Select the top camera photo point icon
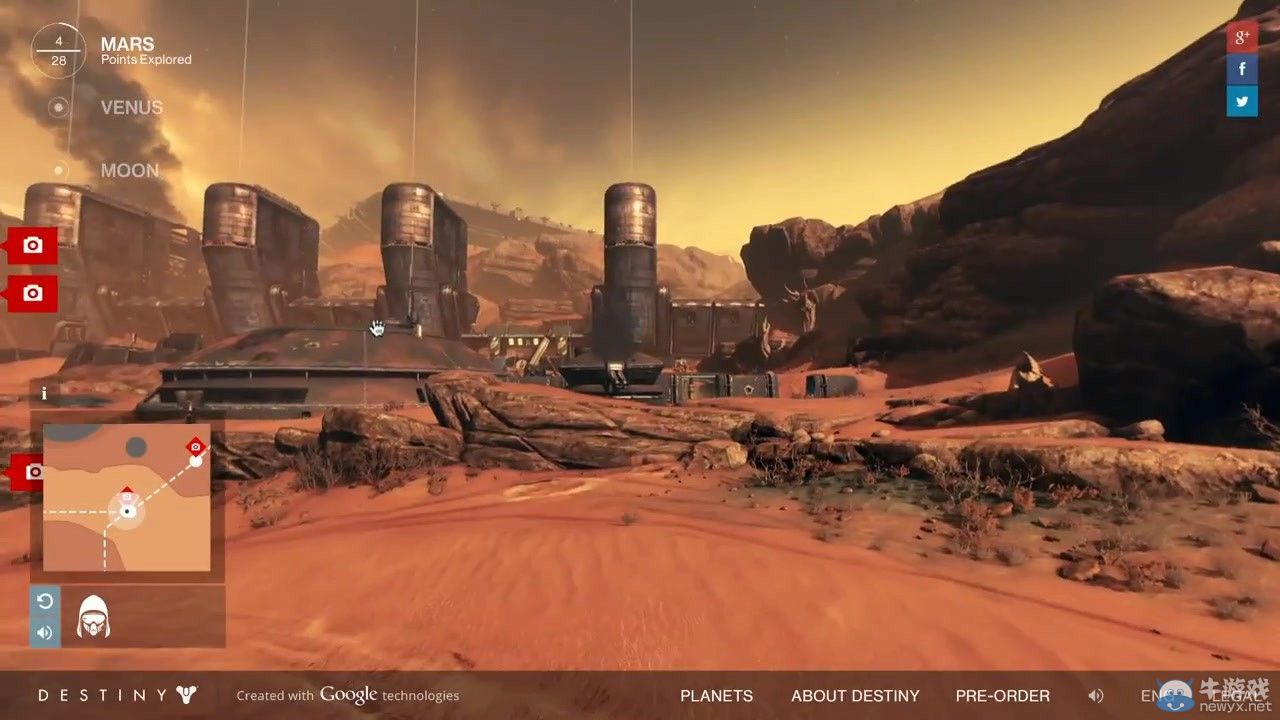1280x720 pixels. (30, 245)
